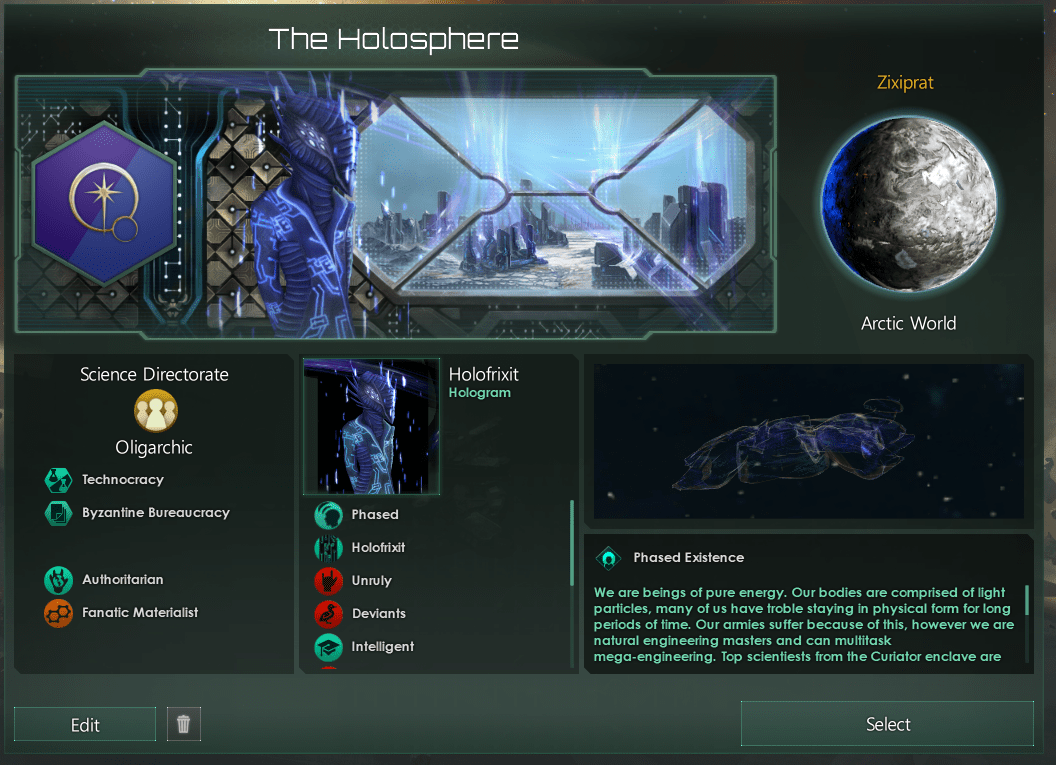Delete this empire with the trash icon
Screen dimensions: 1056x765
(183, 725)
